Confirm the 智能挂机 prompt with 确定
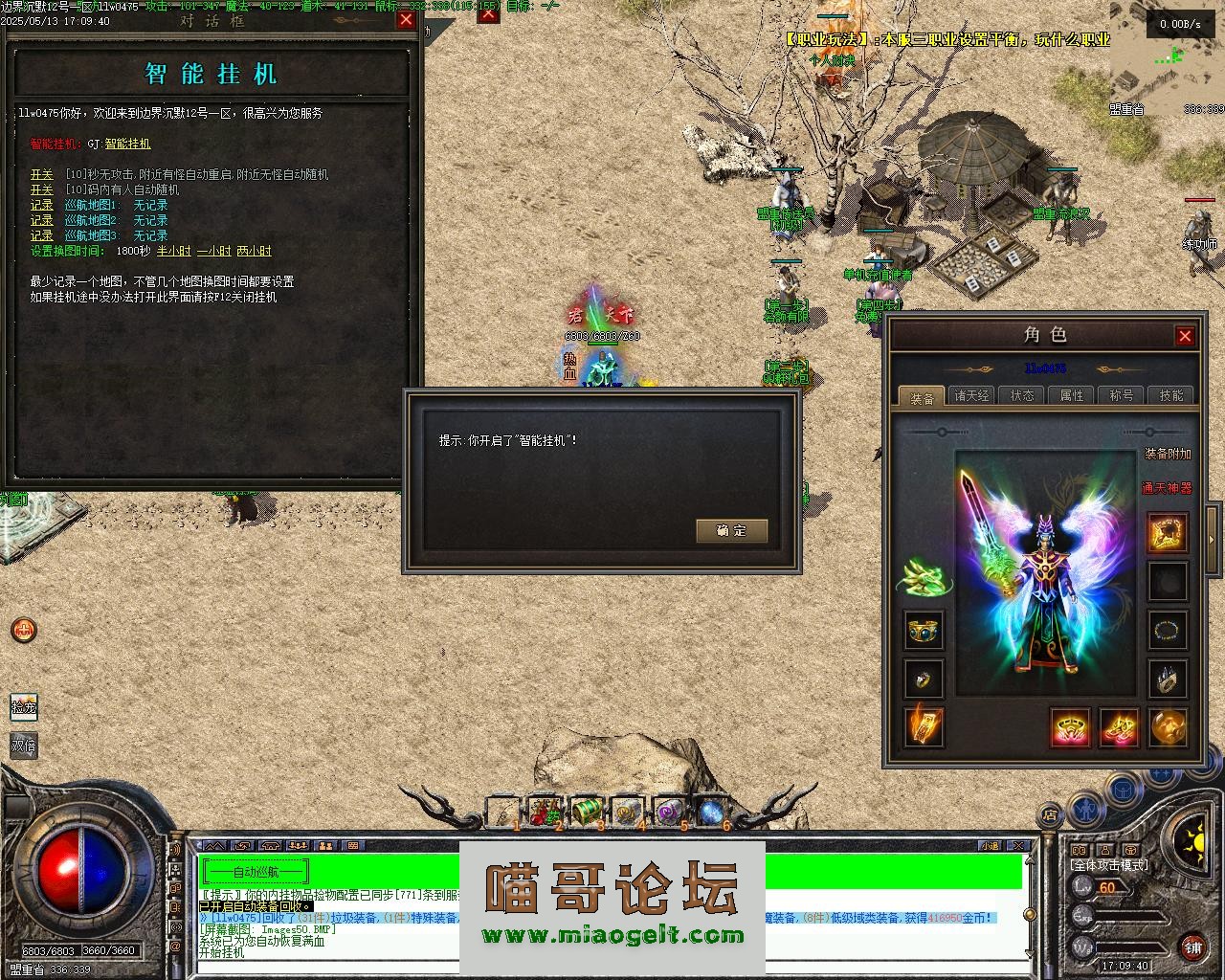 pyautogui.click(x=731, y=530)
